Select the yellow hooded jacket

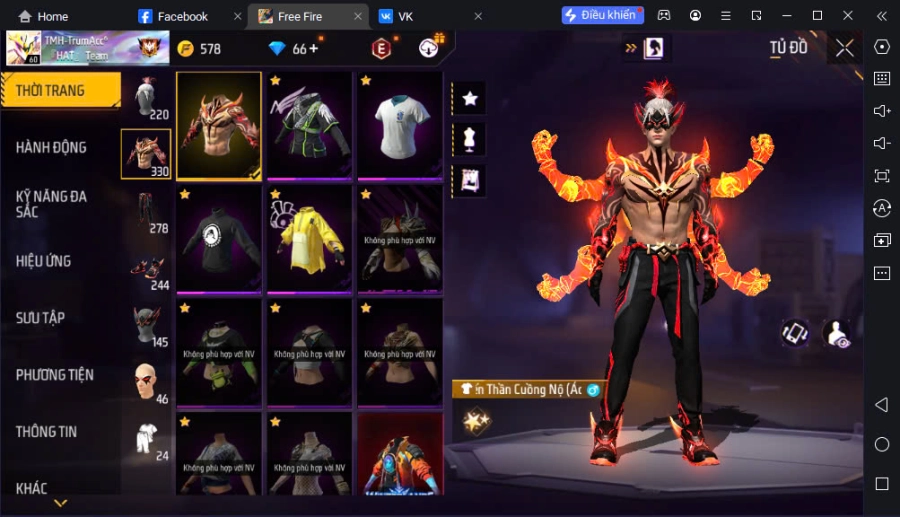(x=309, y=237)
